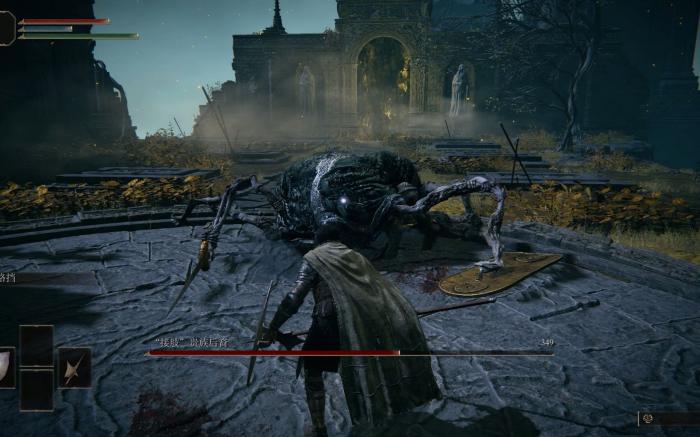The height and width of the screenshot is (437, 700).
Task: Select the shield slot in the equipment HUD
Action: pyautogui.click(x=6, y=367)
